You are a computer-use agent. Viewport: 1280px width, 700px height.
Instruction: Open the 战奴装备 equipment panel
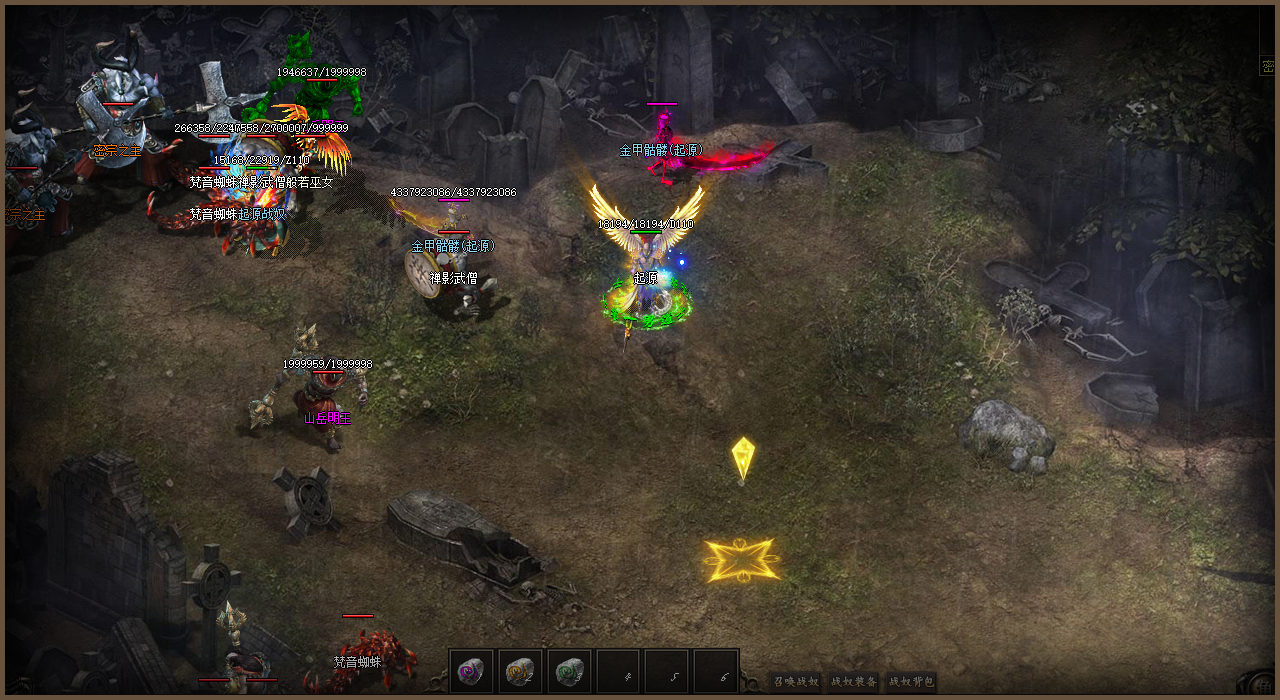[x=854, y=682]
